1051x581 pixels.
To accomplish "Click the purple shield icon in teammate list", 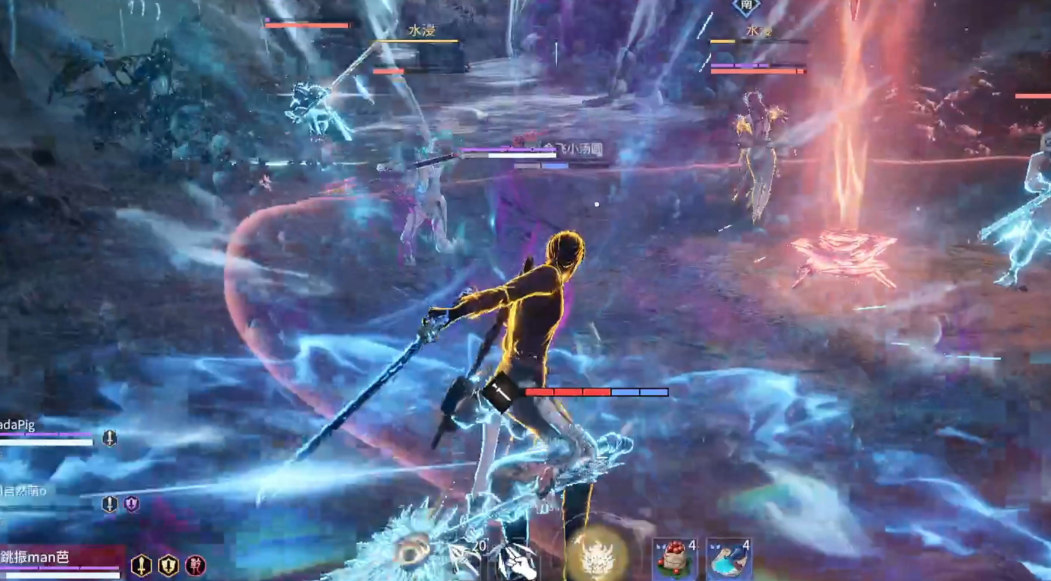I will pos(131,504).
